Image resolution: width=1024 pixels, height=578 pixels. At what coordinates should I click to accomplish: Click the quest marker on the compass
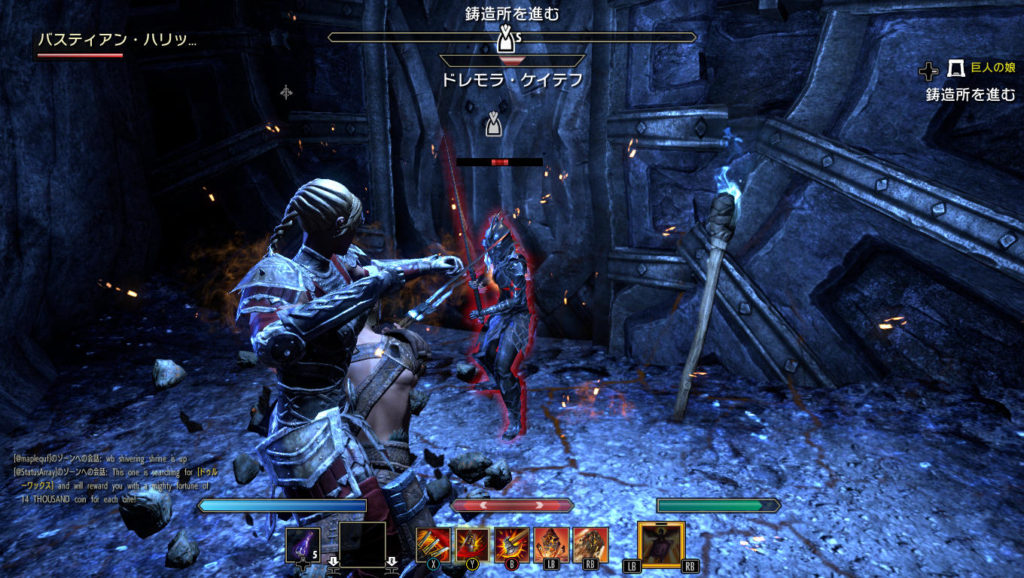(505, 38)
